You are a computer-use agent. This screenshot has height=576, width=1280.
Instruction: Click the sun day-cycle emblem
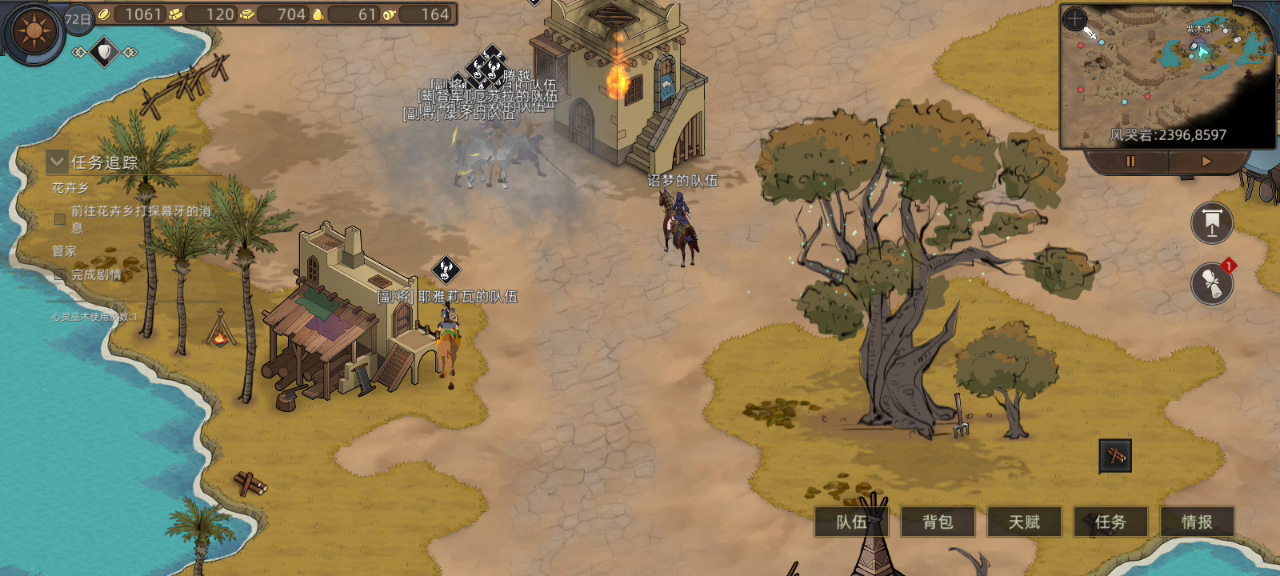pos(35,32)
